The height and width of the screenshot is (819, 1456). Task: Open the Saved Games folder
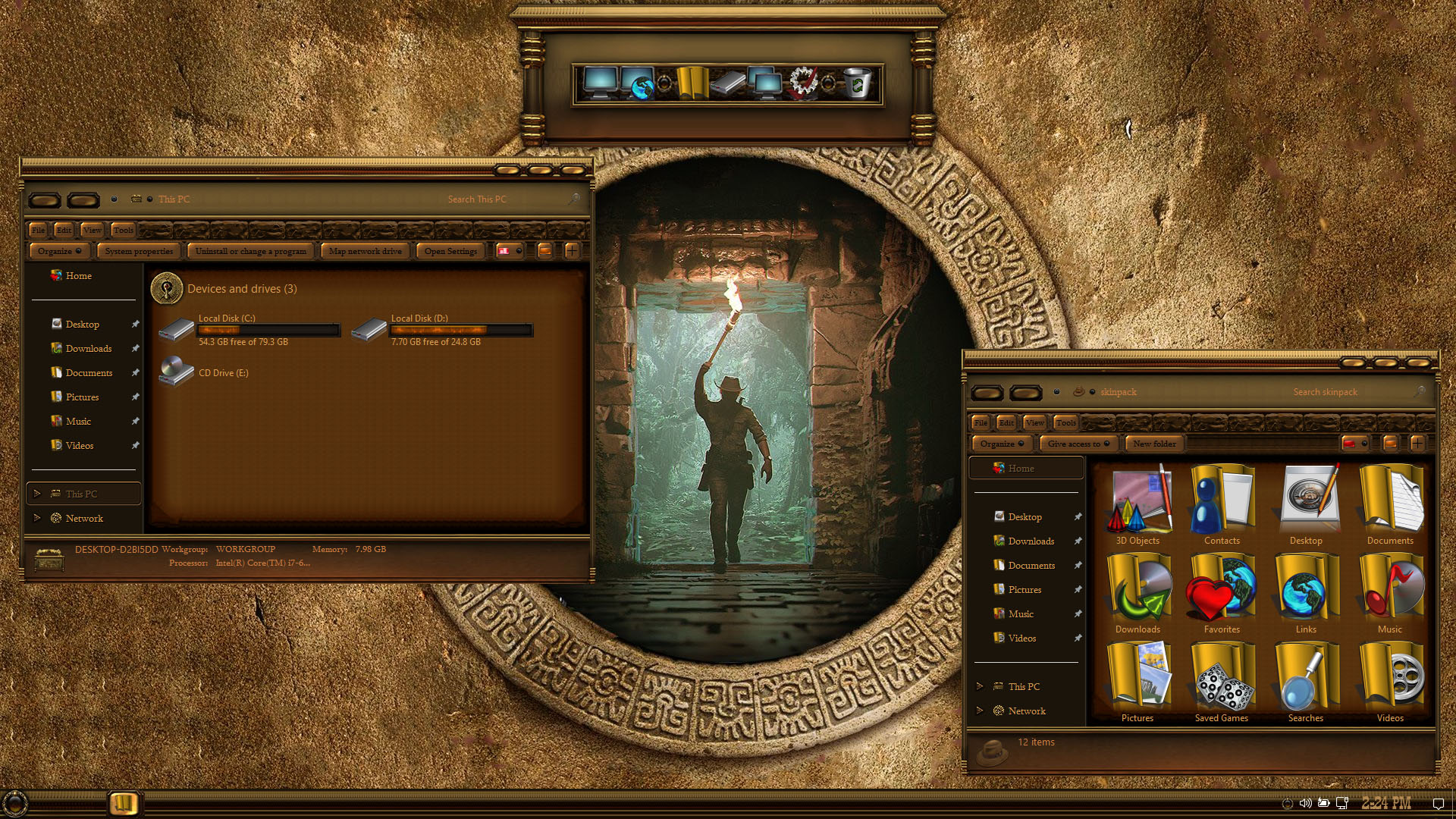pos(1222,681)
